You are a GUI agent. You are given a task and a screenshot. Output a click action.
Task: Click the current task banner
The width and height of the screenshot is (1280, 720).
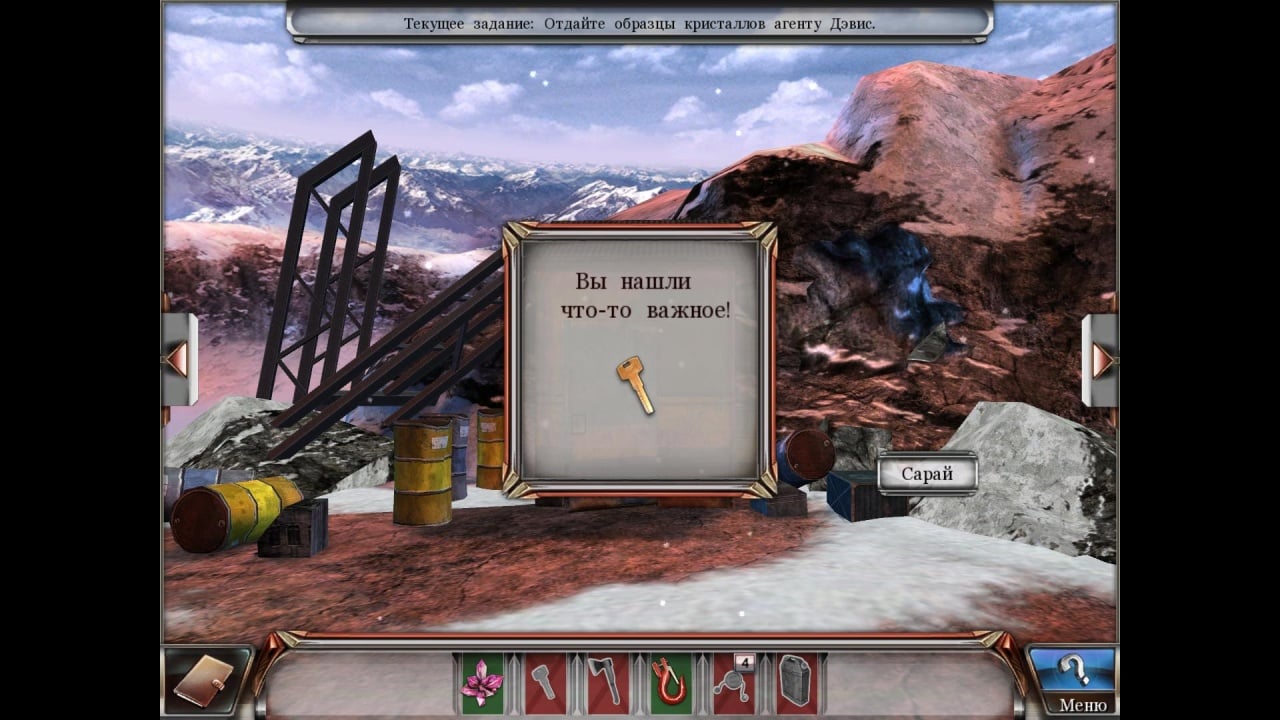click(x=640, y=23)
